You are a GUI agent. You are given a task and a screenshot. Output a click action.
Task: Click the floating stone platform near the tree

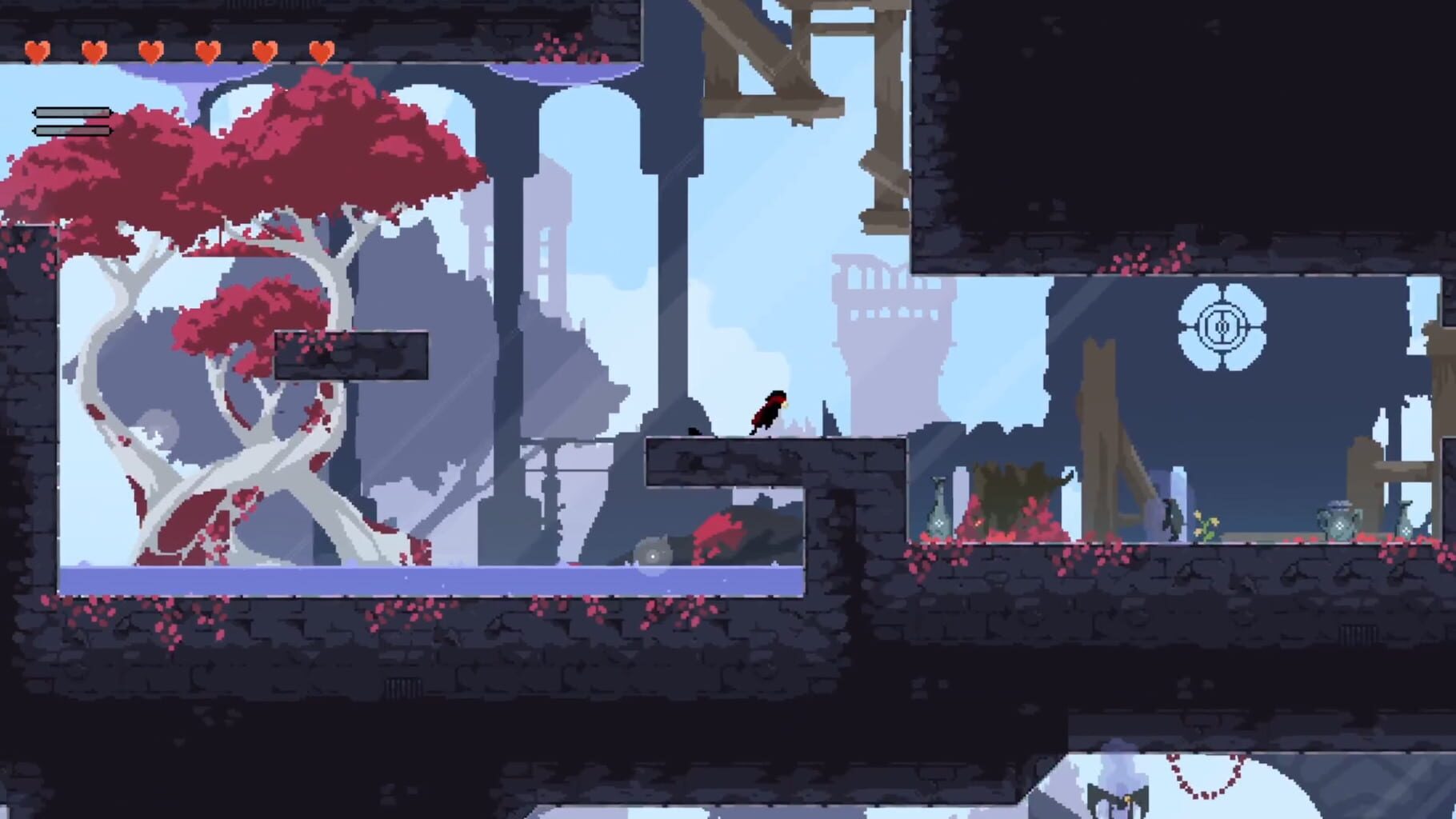coord(350,354)
